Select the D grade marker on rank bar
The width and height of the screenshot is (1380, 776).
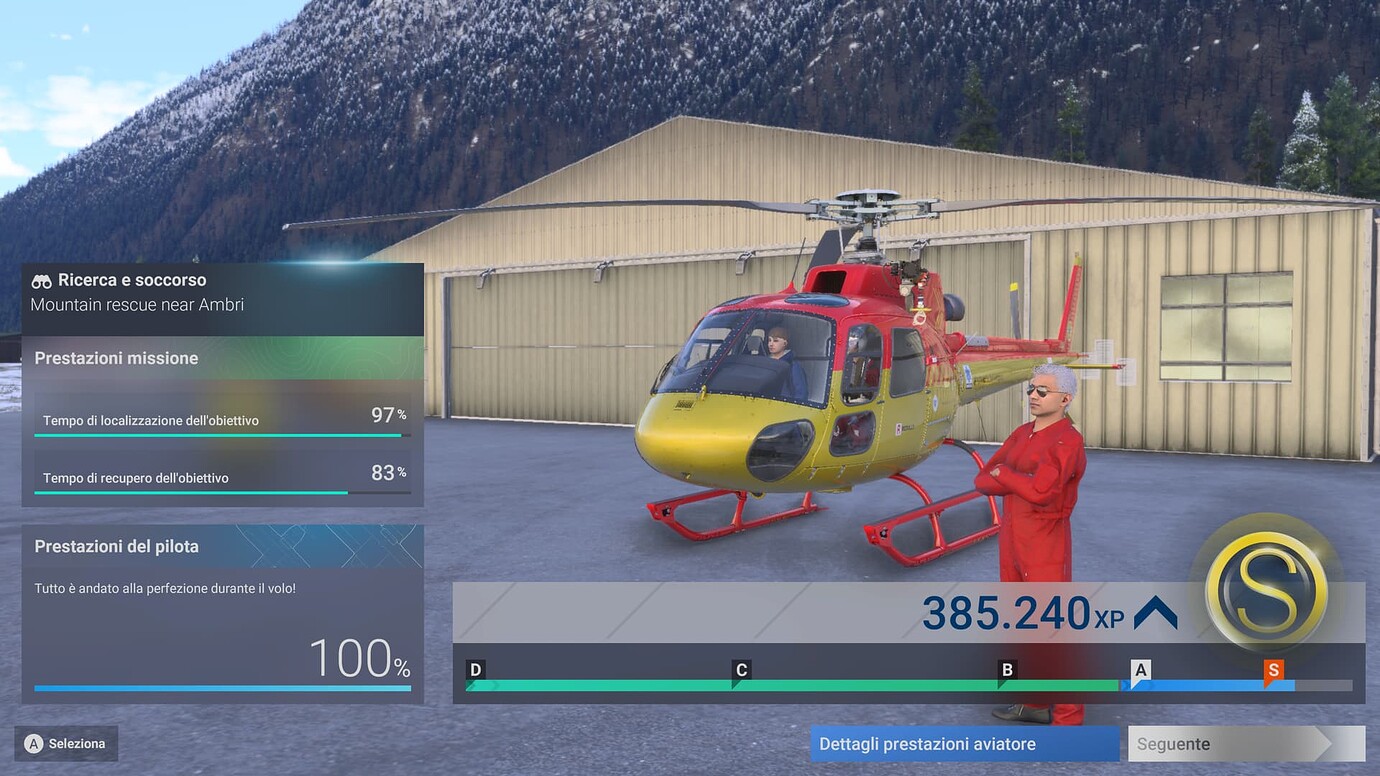click(476, 670)
